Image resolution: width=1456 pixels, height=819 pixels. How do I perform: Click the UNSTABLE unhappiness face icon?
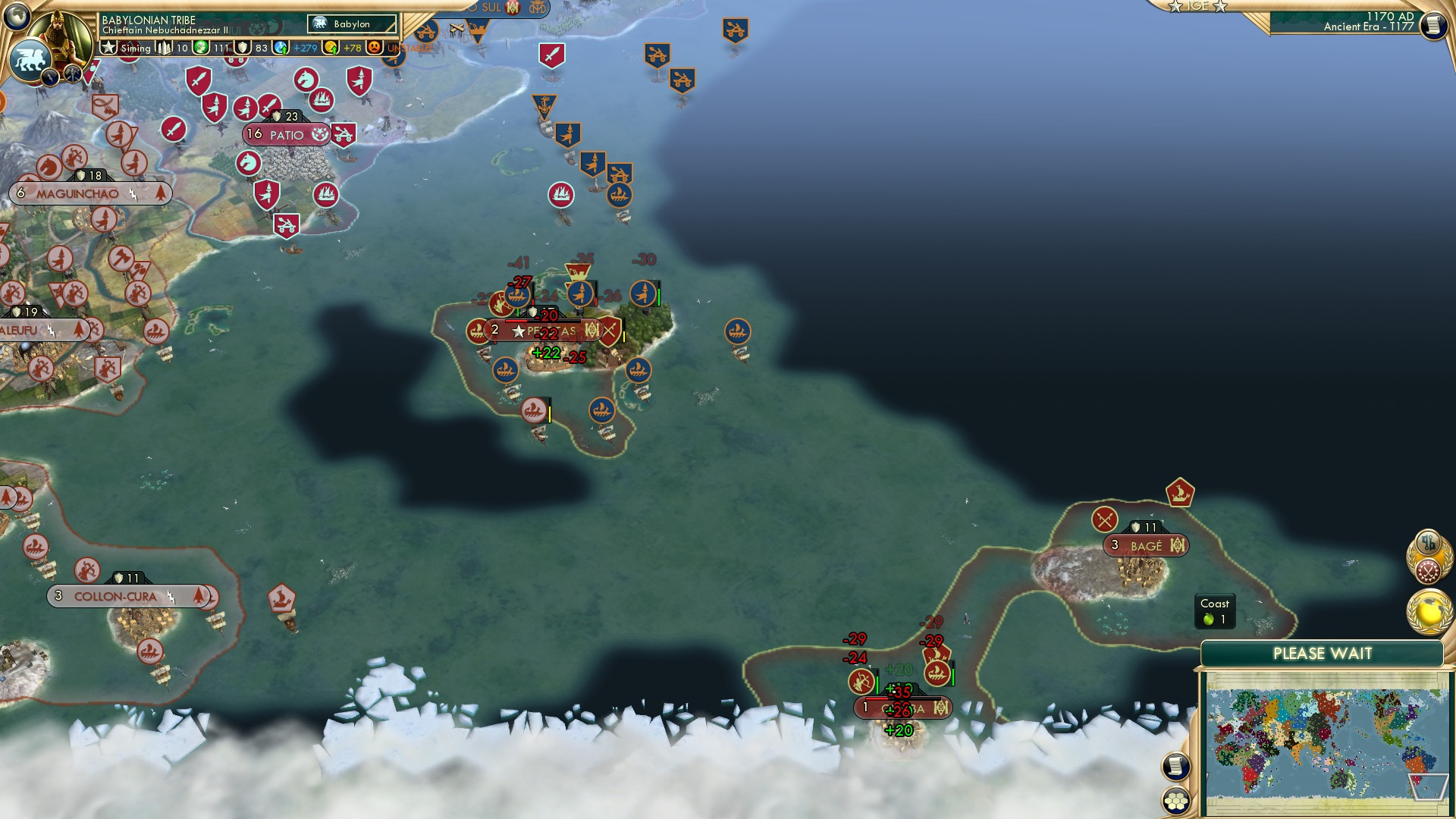[x=375, y=47]
